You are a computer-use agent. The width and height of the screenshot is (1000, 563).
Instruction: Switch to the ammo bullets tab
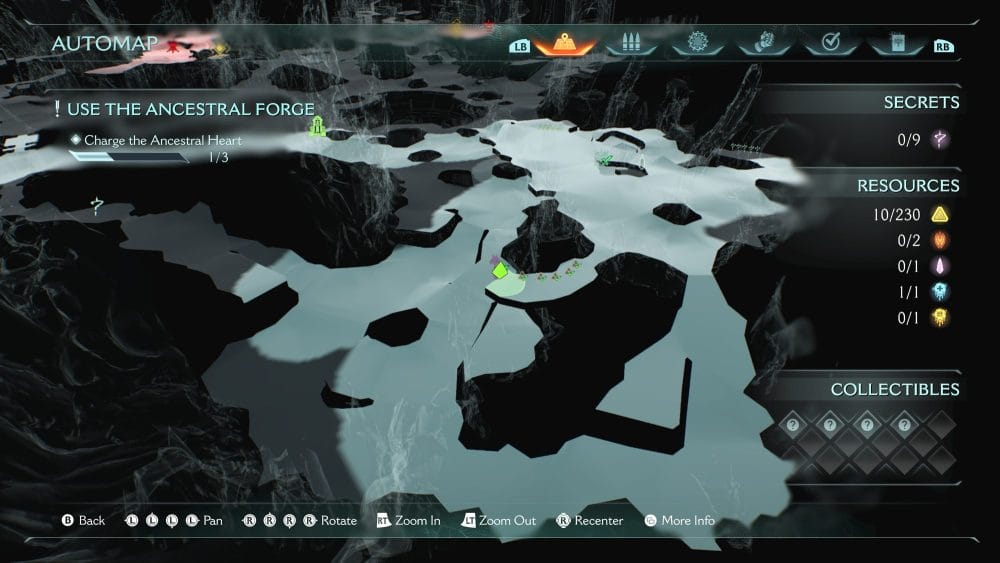click(x=630, y=44)
